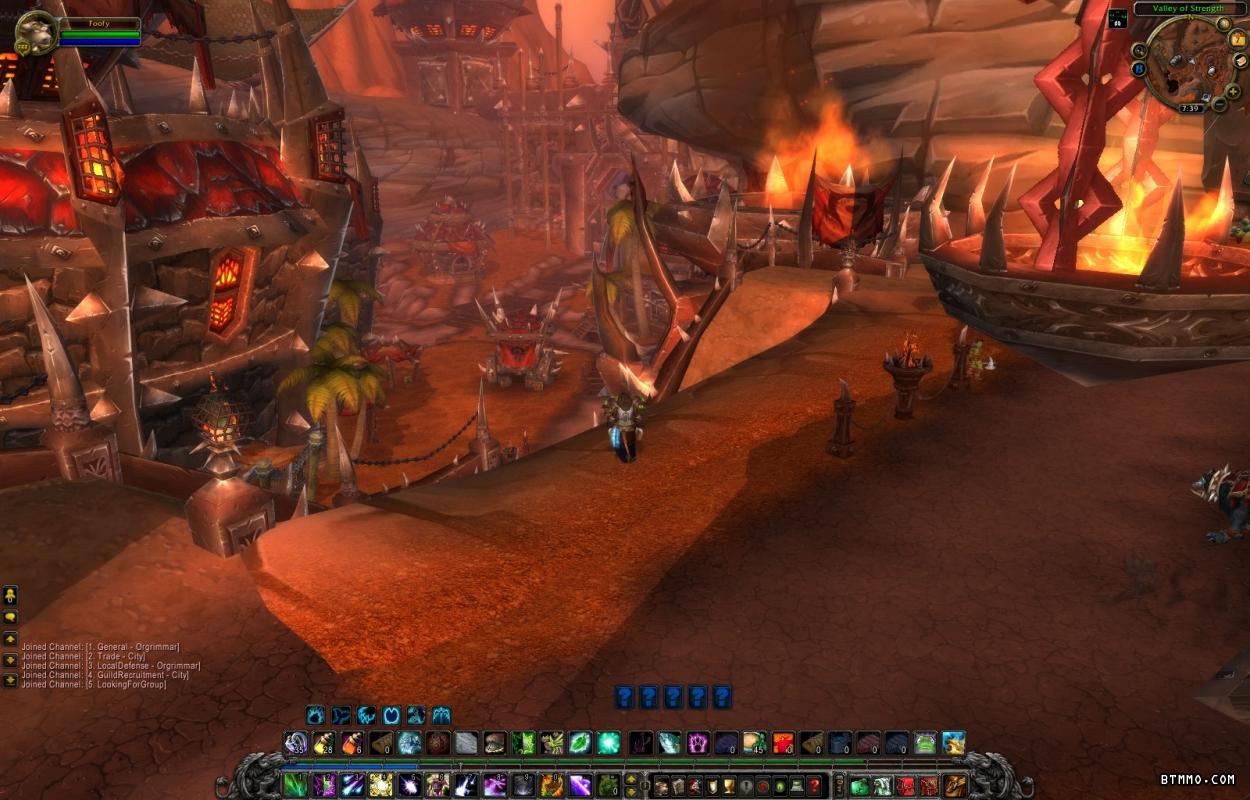Use the item stack showing 45
1250x800 pixels.
coord(754,743)
